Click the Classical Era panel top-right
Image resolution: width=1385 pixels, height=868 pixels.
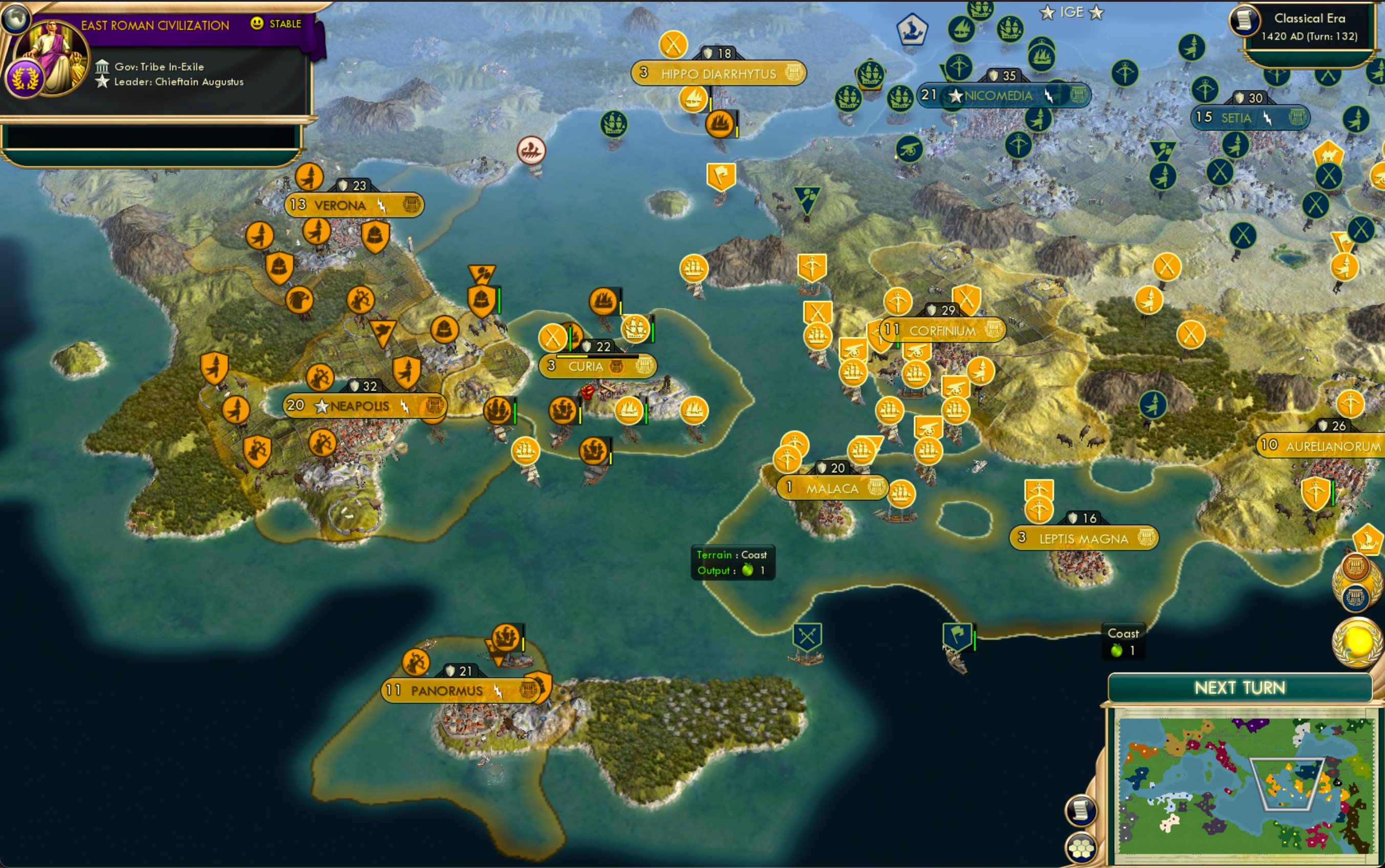(x=1310, y=26)
